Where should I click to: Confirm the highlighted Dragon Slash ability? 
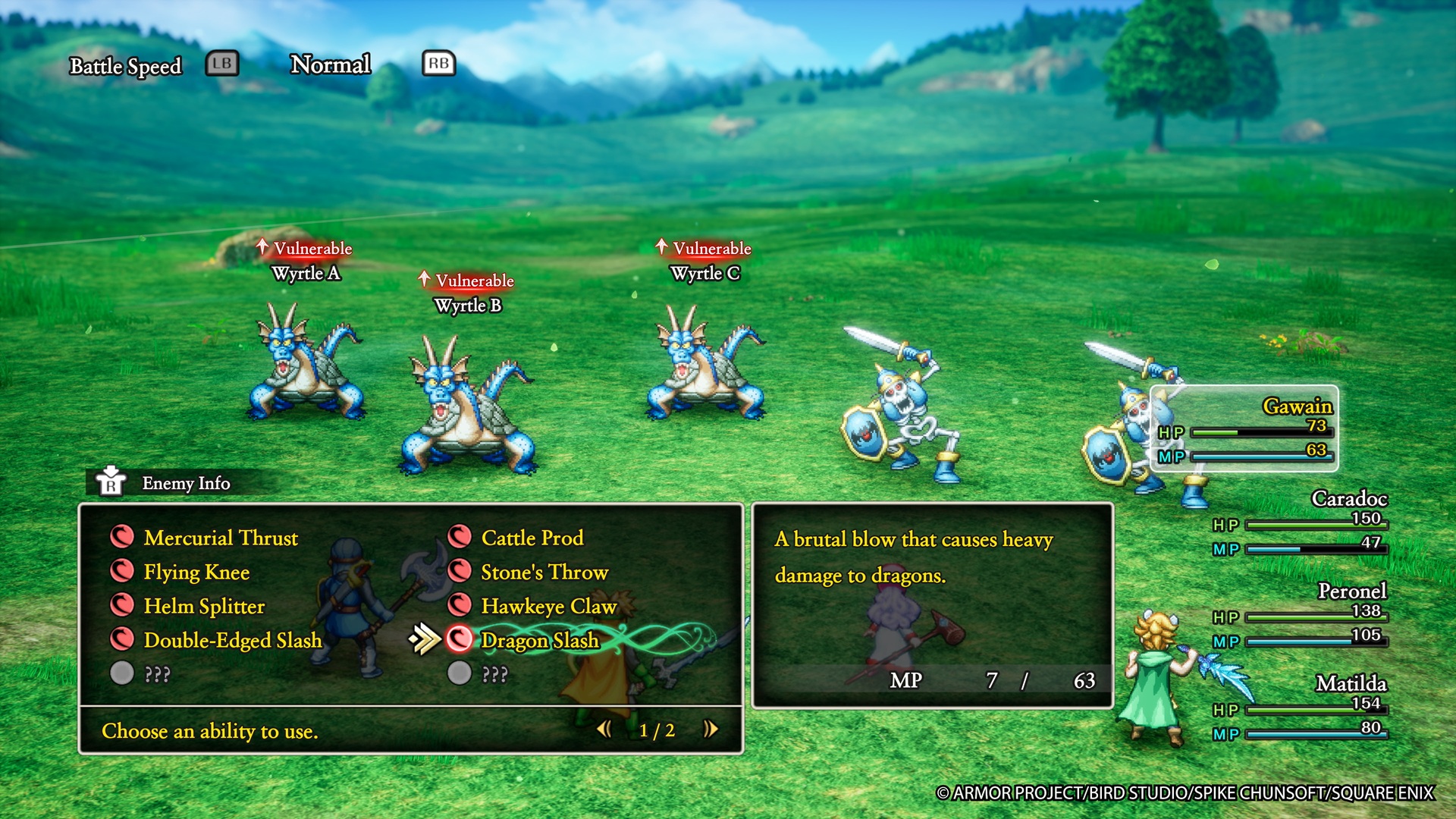pos(539,640)
